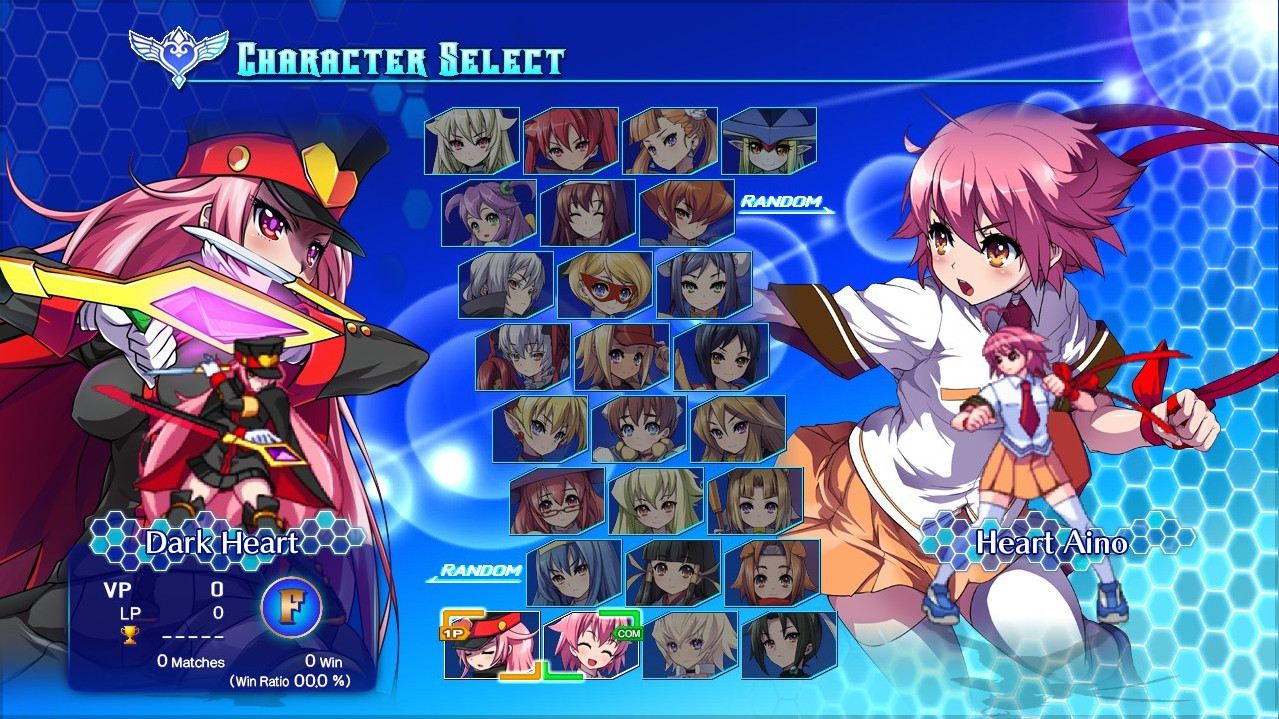1279x719 pixels.
Task: Pick the black-haired girl with straight bangs
Action: [x=673, y=573]
